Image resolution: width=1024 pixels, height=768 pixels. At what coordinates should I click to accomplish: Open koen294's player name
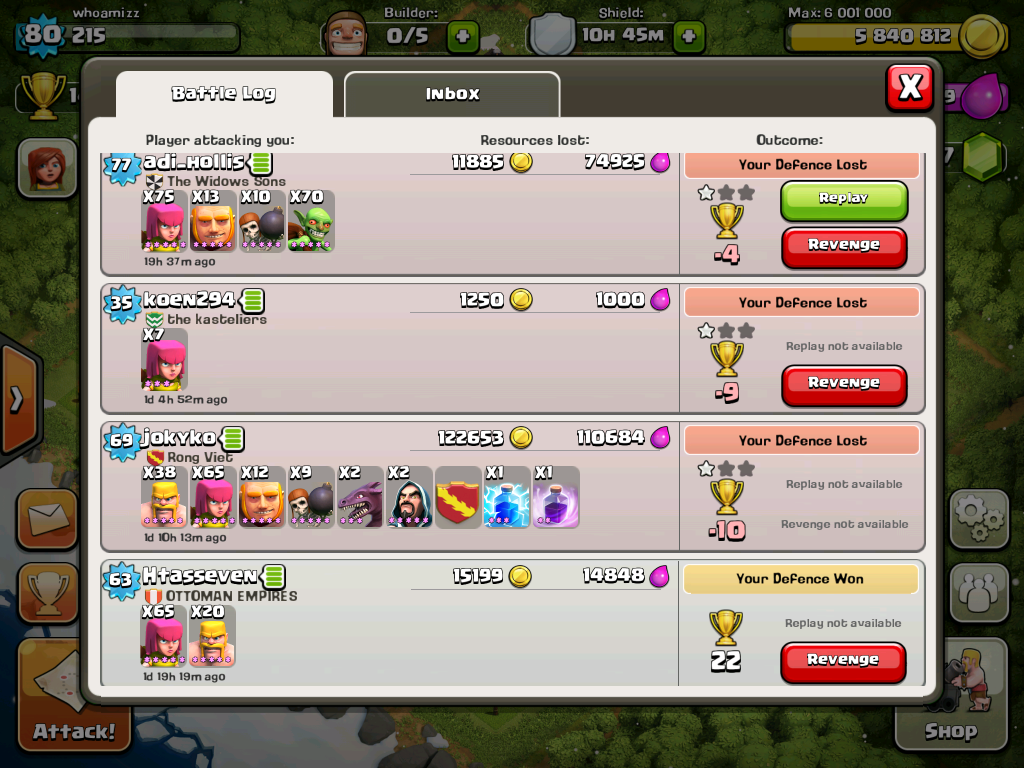[x=189, y=300]
